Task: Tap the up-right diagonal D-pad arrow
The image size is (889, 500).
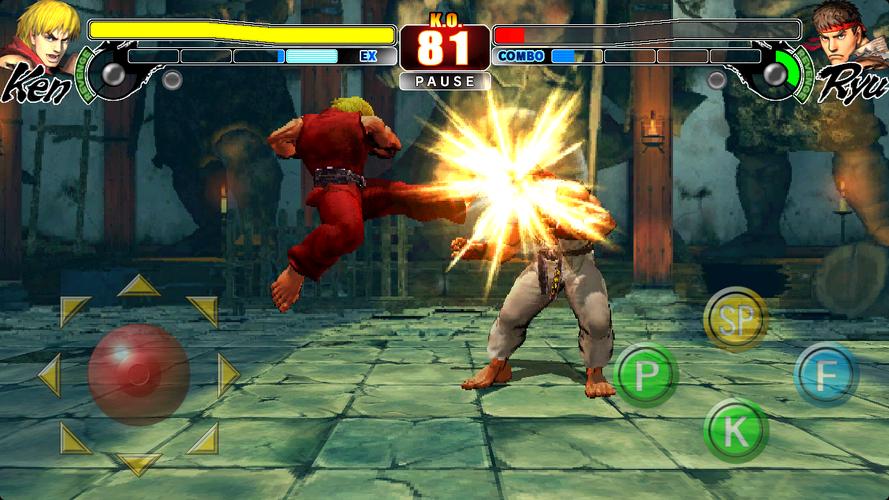Action: [202, 310]
